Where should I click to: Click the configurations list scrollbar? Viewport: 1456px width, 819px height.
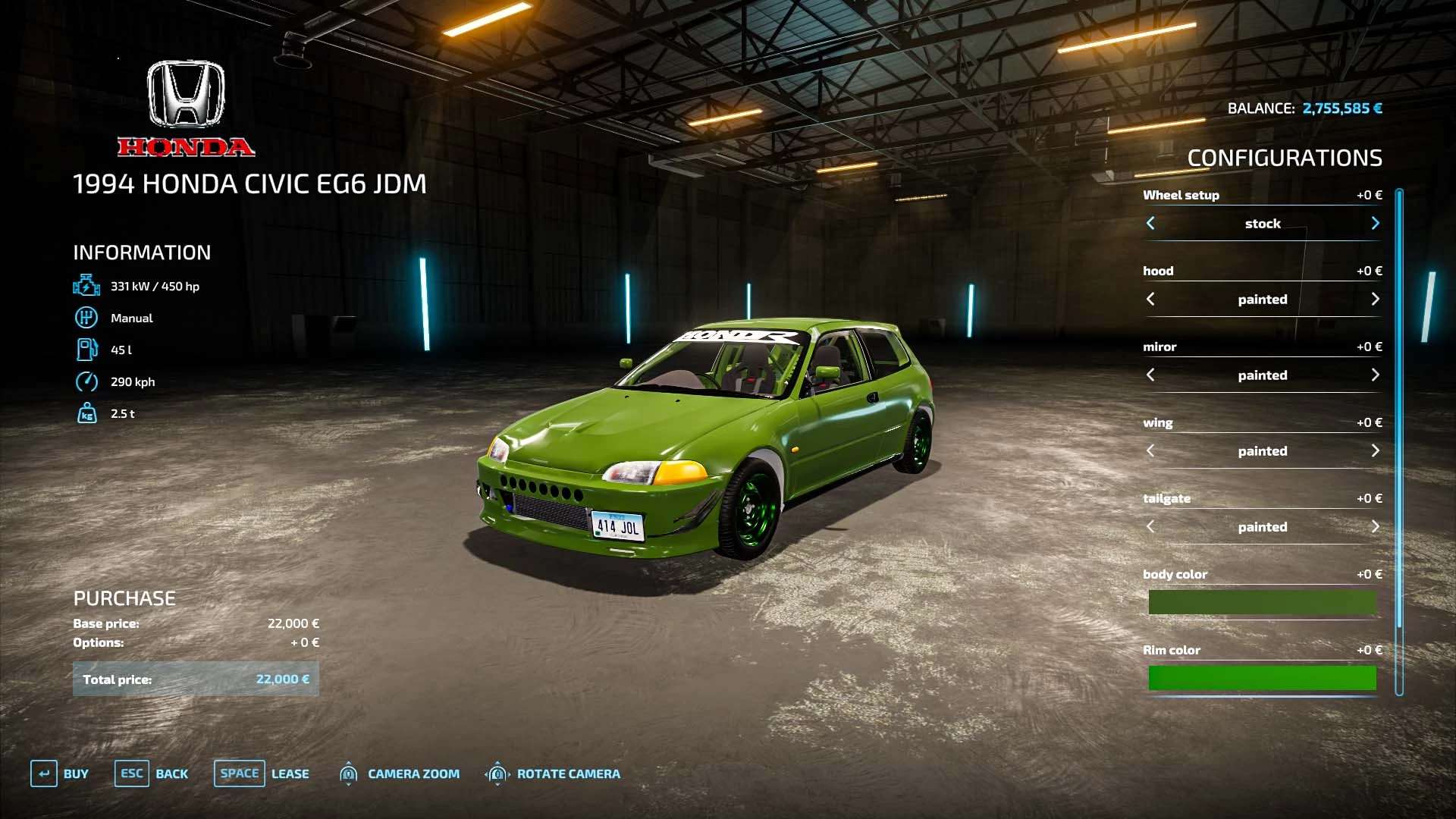[1399, 440]
